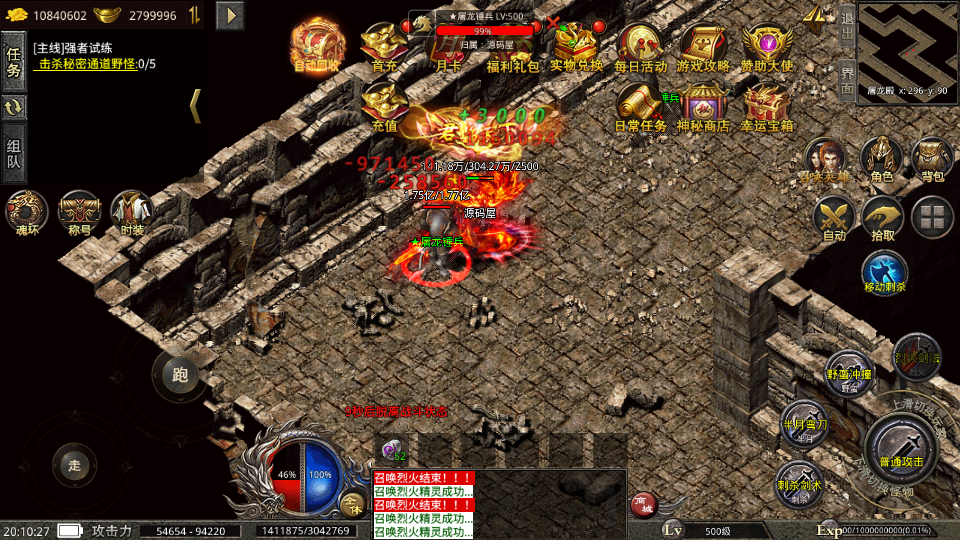960x540 pixels.
Task: Open the 首充 first recharge icon
Action: 384,46
